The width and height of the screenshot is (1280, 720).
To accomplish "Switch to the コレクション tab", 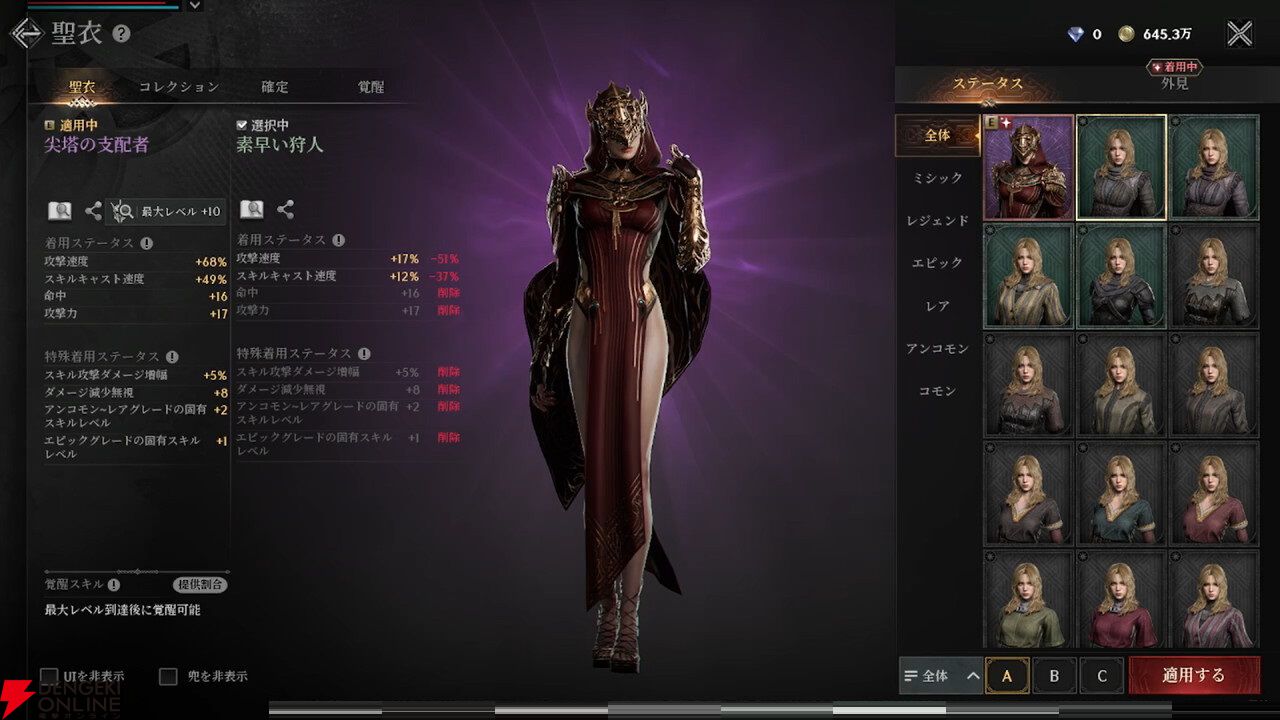I will [180, 87].
